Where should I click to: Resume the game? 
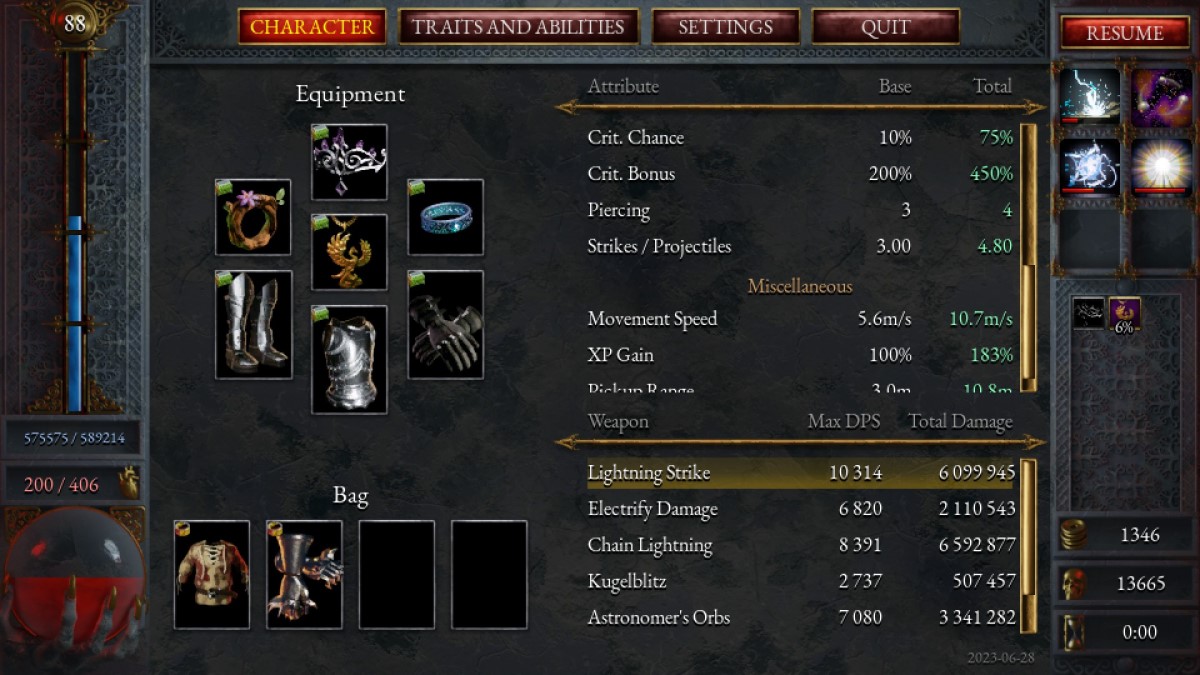1125,33
